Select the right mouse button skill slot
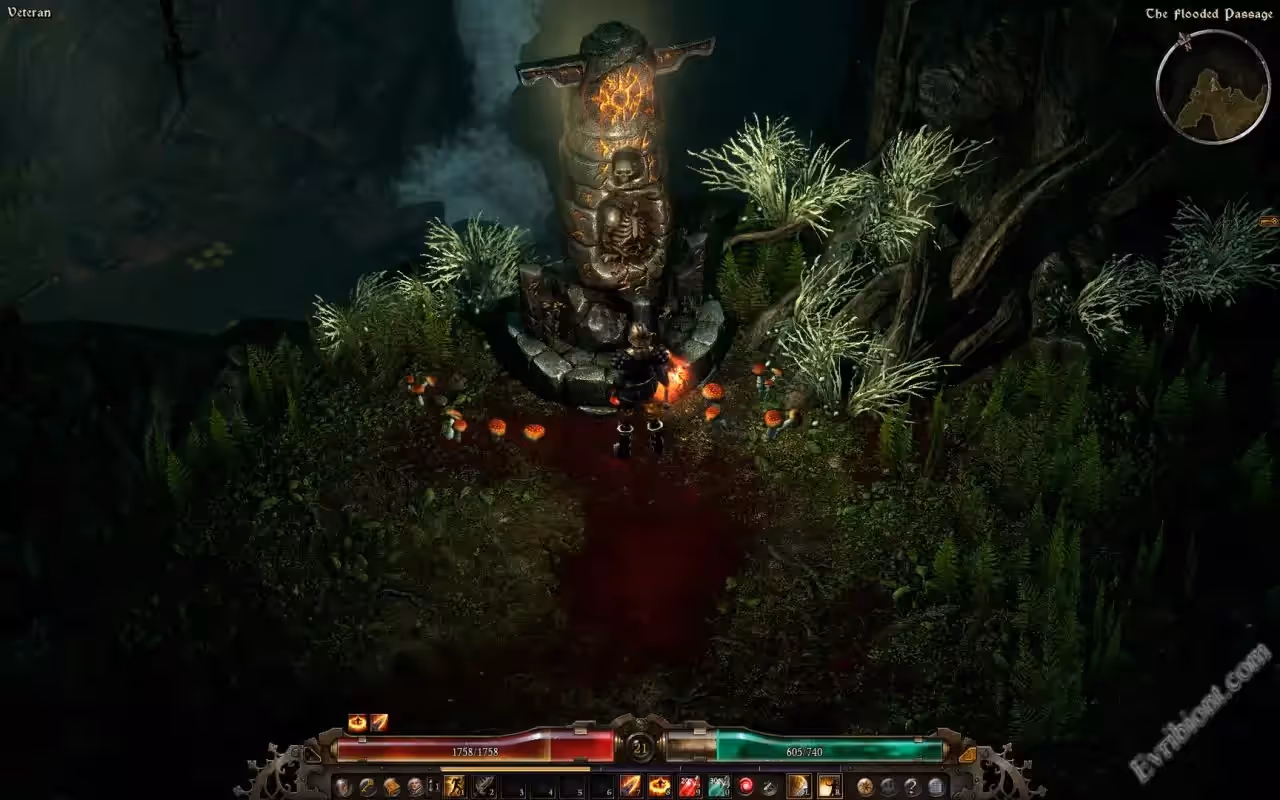The height and width of the screenshot is (800, 1280). (x=829, y=786)
